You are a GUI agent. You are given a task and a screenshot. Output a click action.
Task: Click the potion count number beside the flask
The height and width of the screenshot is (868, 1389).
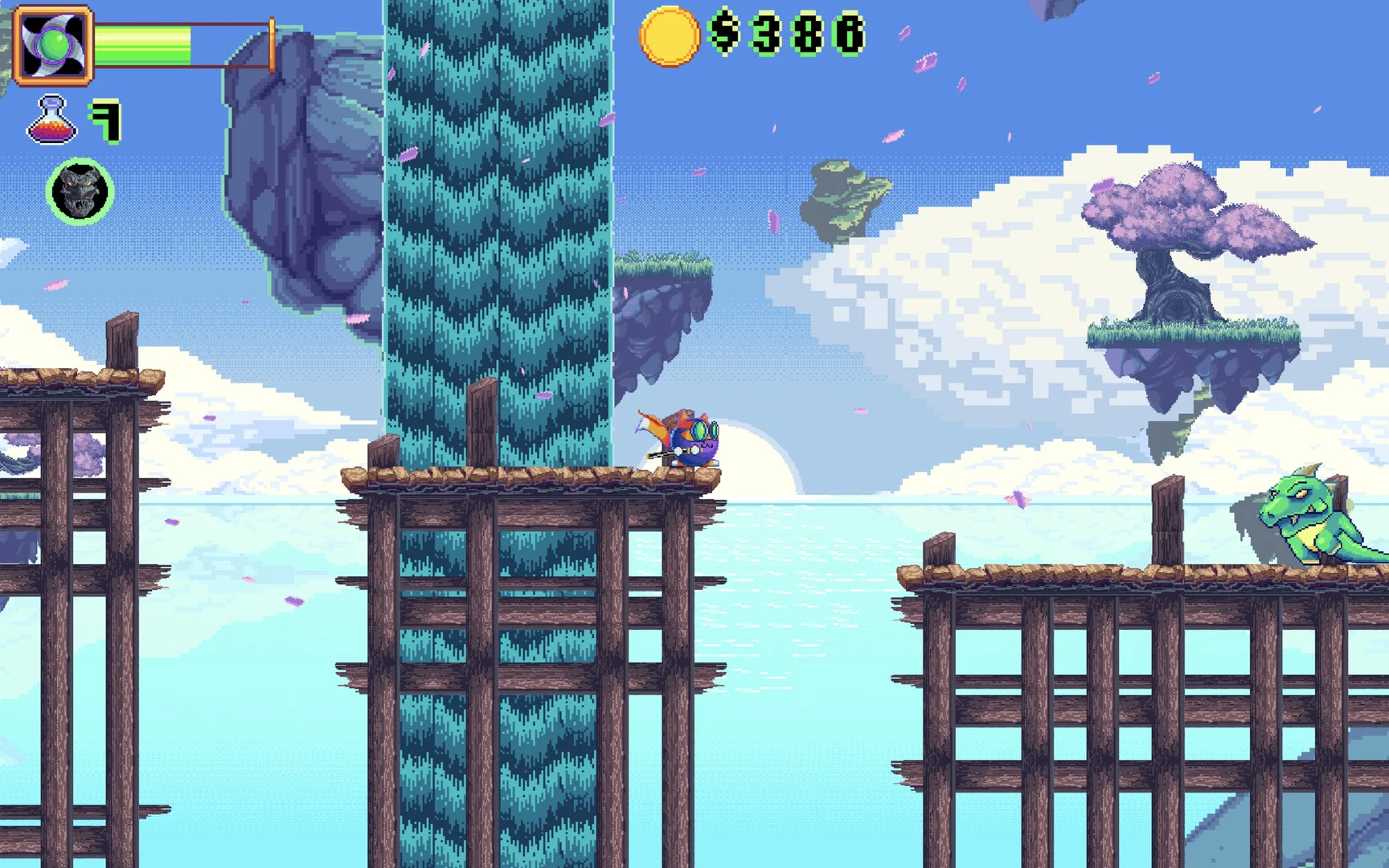108,119
